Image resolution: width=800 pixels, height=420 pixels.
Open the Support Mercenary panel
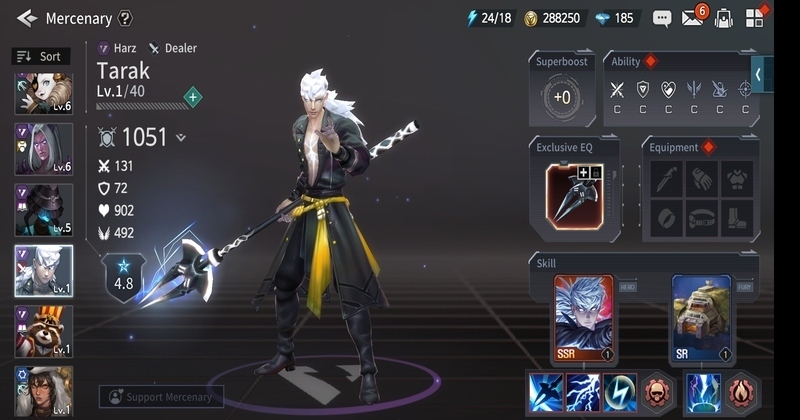[x=161, y=397]
